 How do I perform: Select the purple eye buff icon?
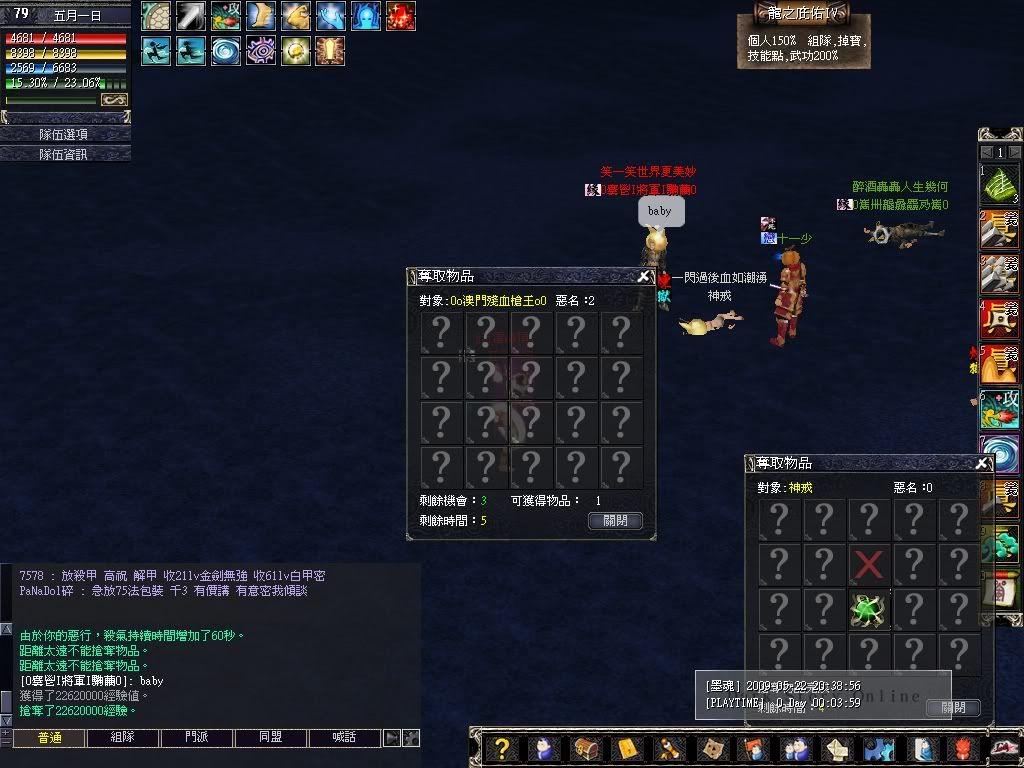[x=260, y=51]
